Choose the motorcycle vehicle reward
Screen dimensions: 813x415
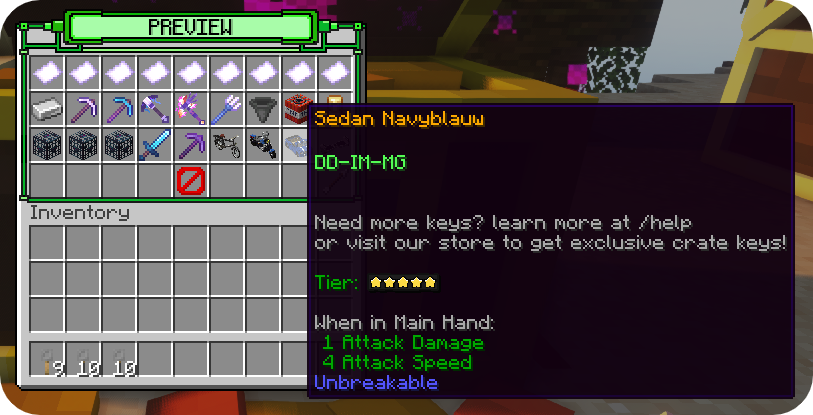pyautogui.click(x=263, y=144)
